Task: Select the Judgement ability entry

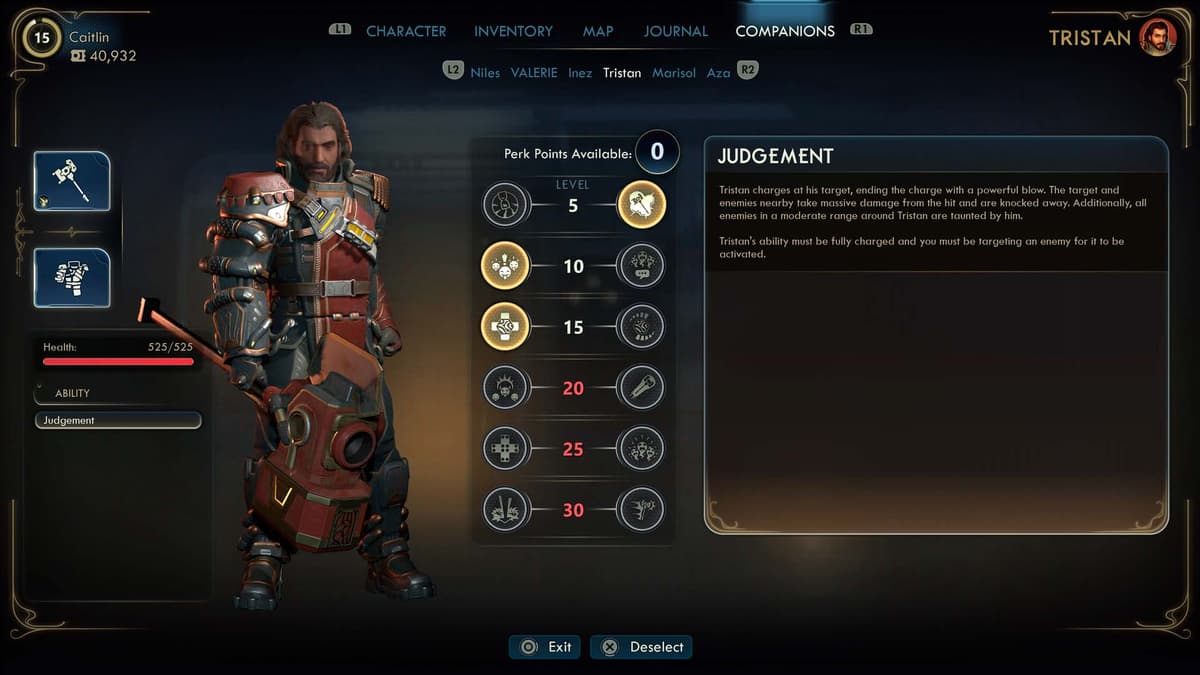Action: [x=118, y=421]
